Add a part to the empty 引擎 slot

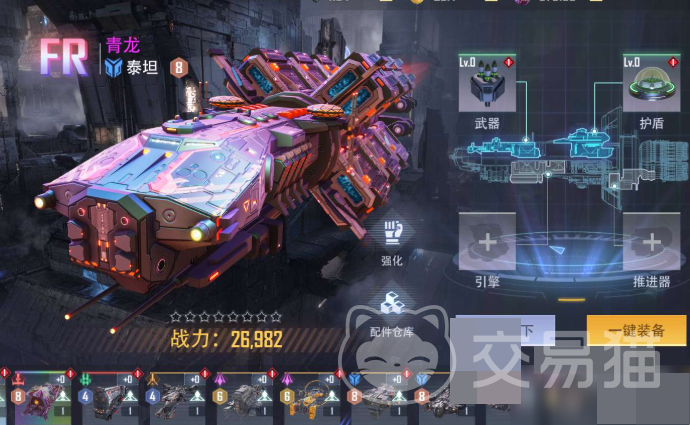pos(487,242)
